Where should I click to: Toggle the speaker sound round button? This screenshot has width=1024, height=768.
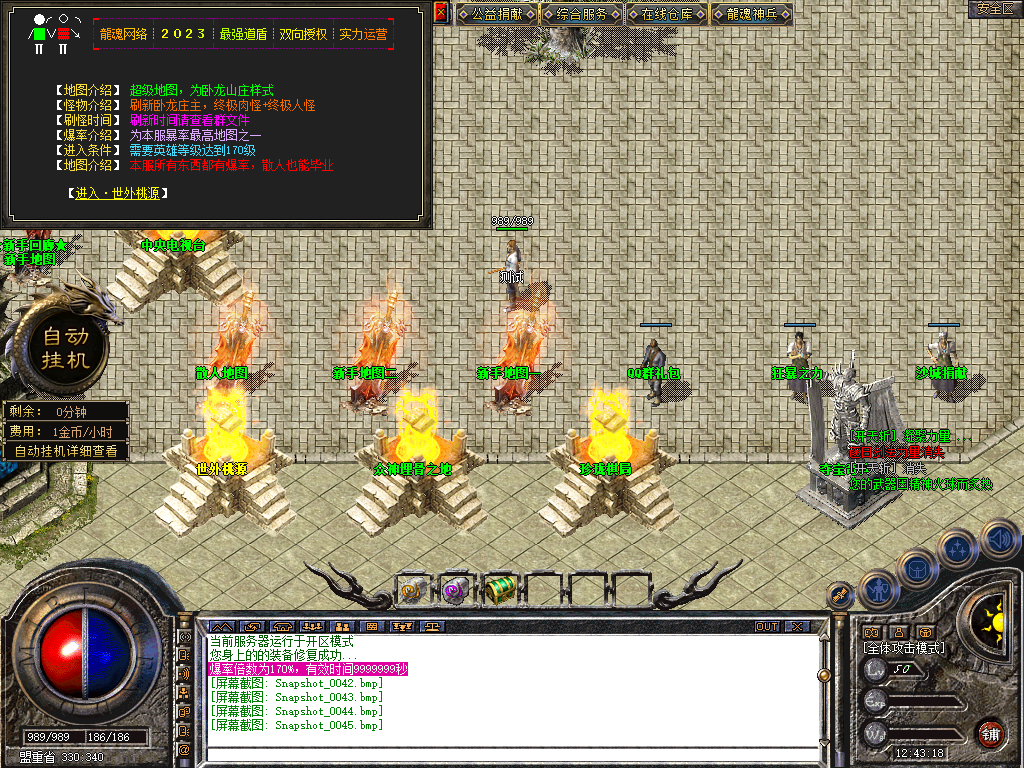pyautogui.click(x=1000, y=539)
